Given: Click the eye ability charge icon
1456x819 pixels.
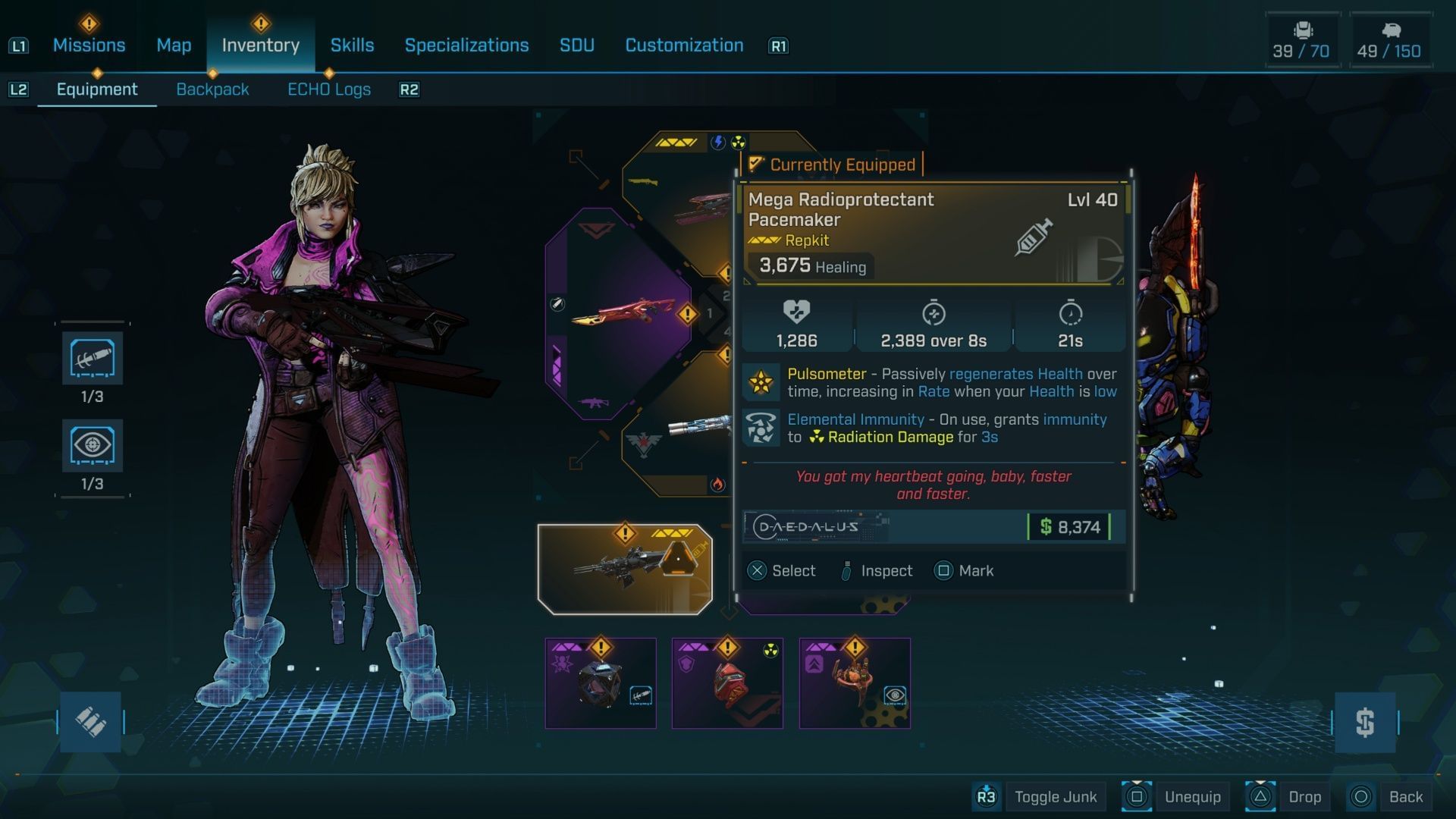Looking at the screenshot, I should [x=93, y=446].
